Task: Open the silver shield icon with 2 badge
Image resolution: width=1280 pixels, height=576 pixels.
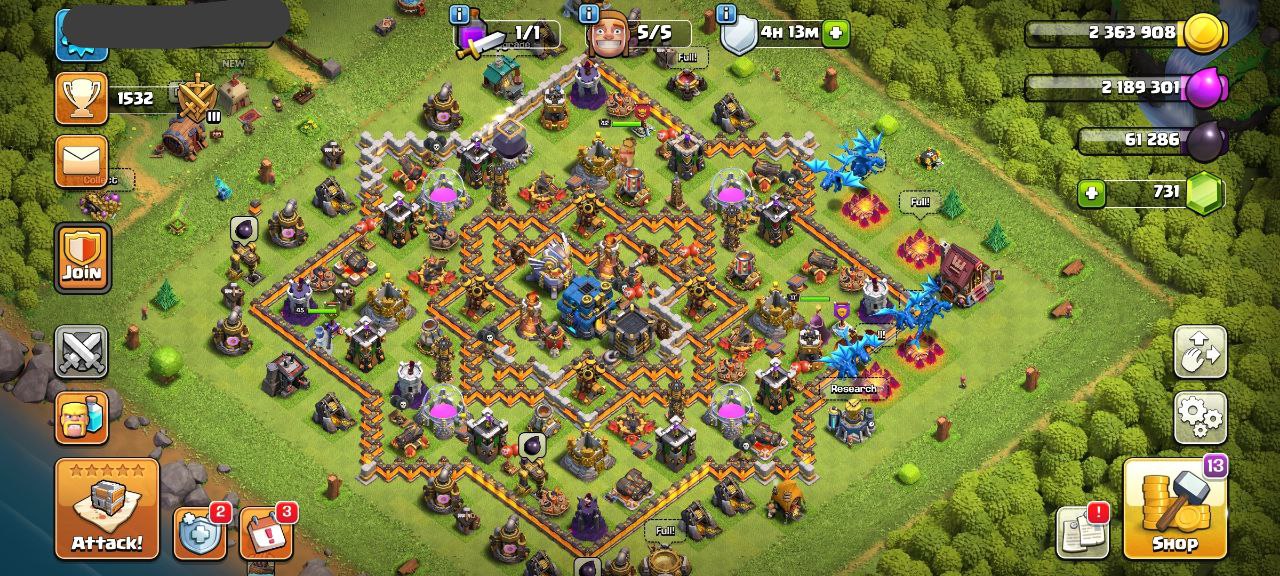Action: pos(201,533)
